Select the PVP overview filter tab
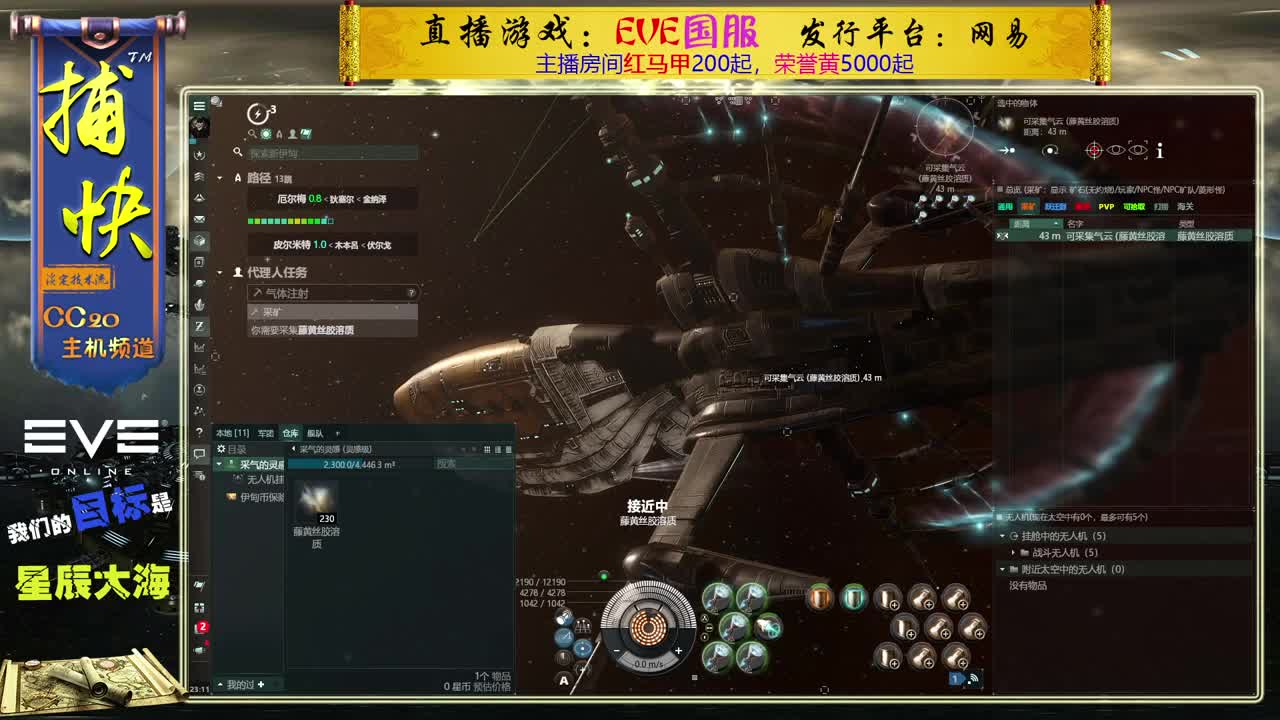 (1106, 205)
